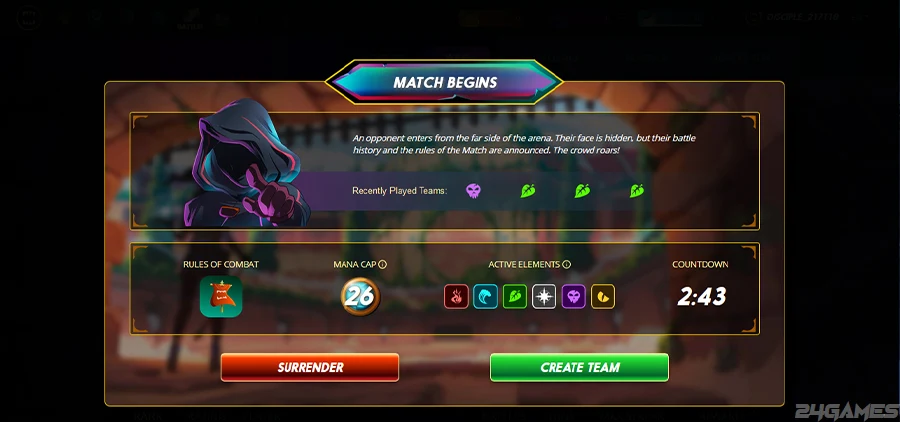
Task: Open the Active Elements info icon
Action: [x=566, y=265]
